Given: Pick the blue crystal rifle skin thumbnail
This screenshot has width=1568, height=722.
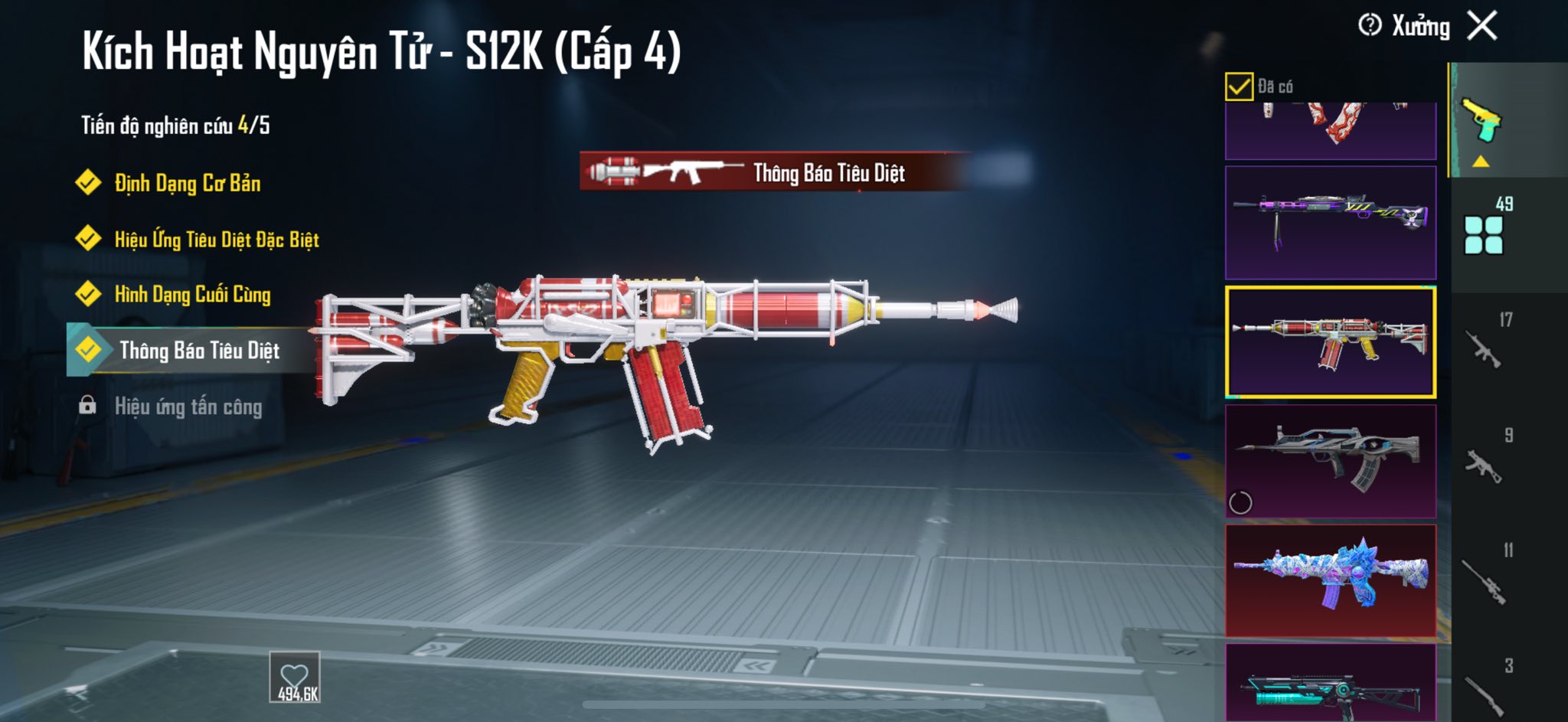Looking at the screenshot, I should point(1331,580).
